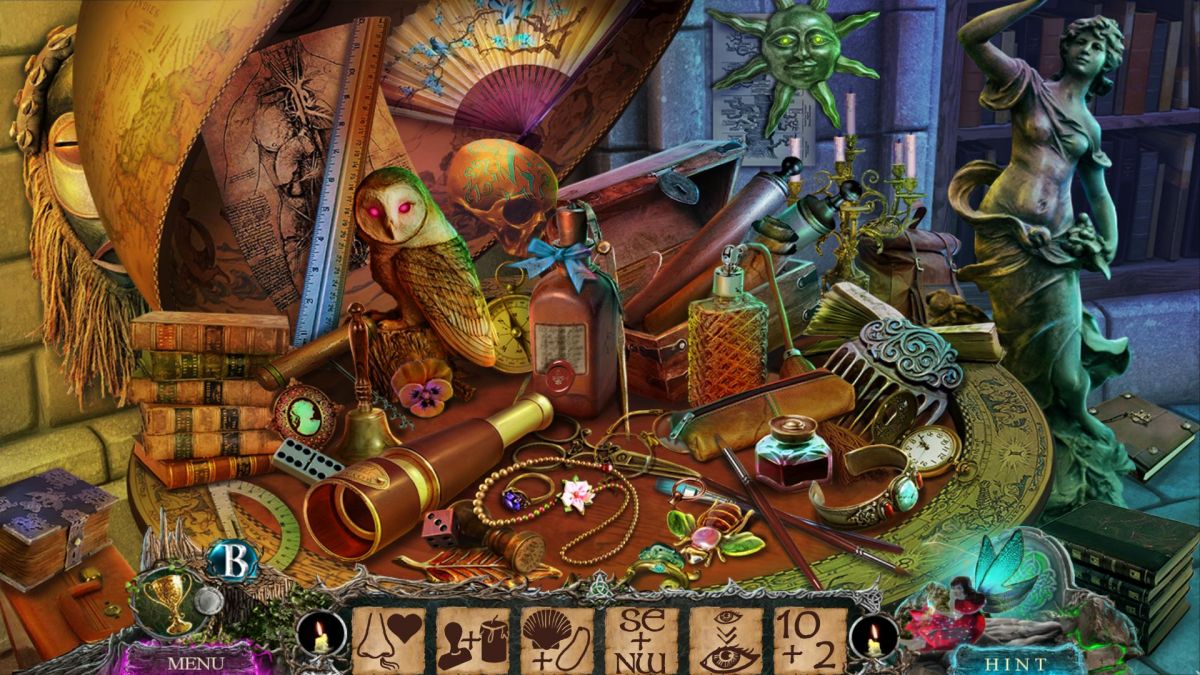Click the right candle scroll button

tap(874, 636)
